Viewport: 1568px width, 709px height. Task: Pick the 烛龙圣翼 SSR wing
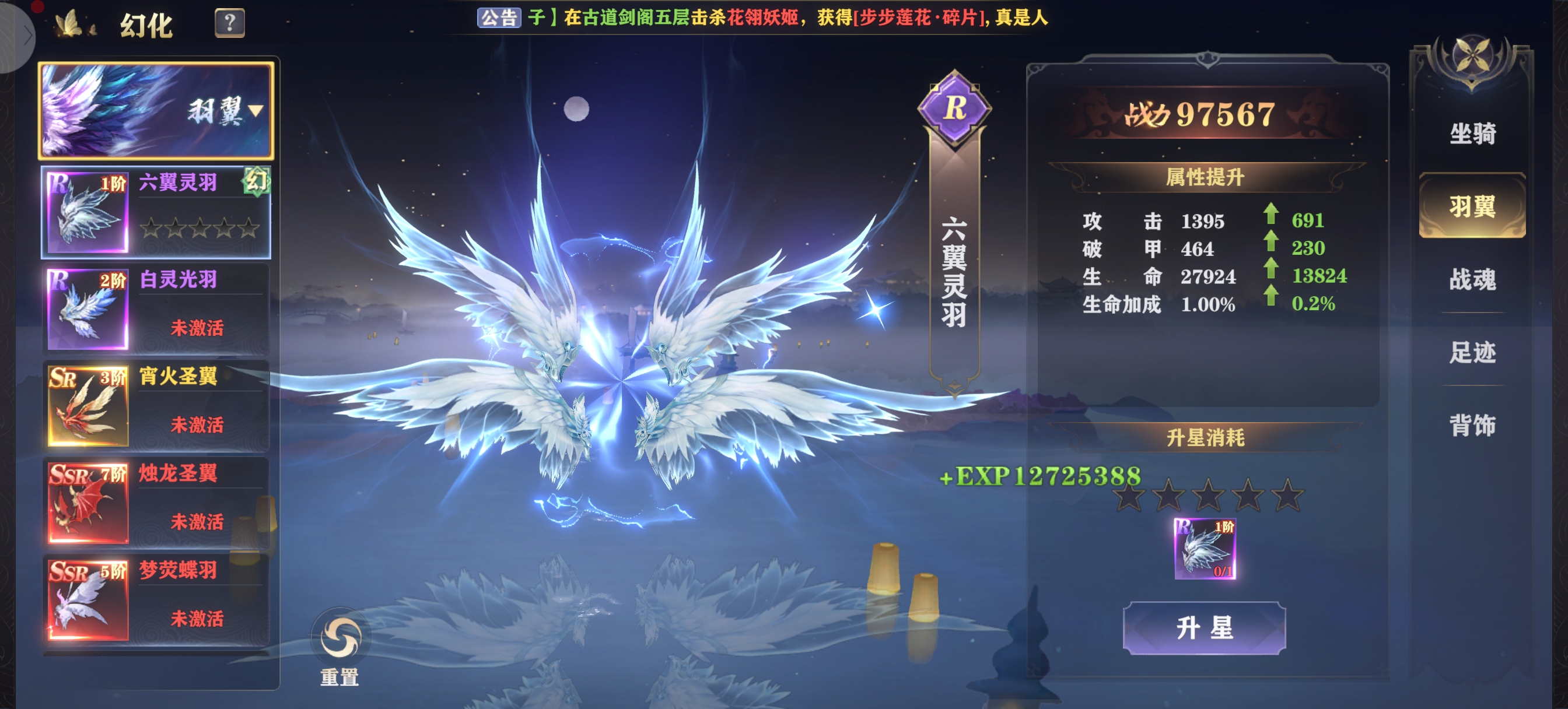(x=156, y=502)
